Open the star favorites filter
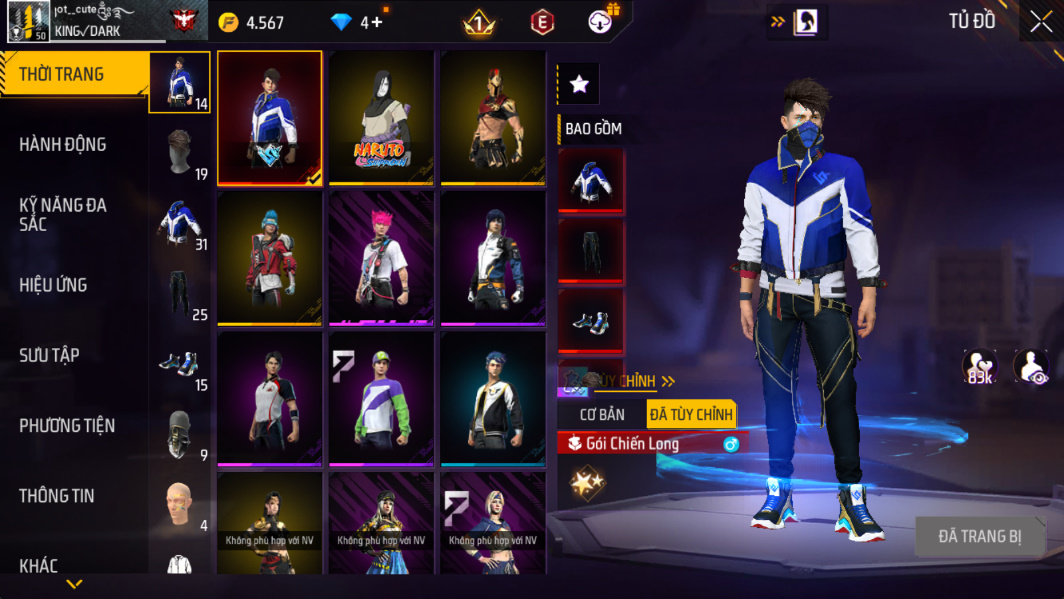The image size is (1064, 599). [579, 85]
